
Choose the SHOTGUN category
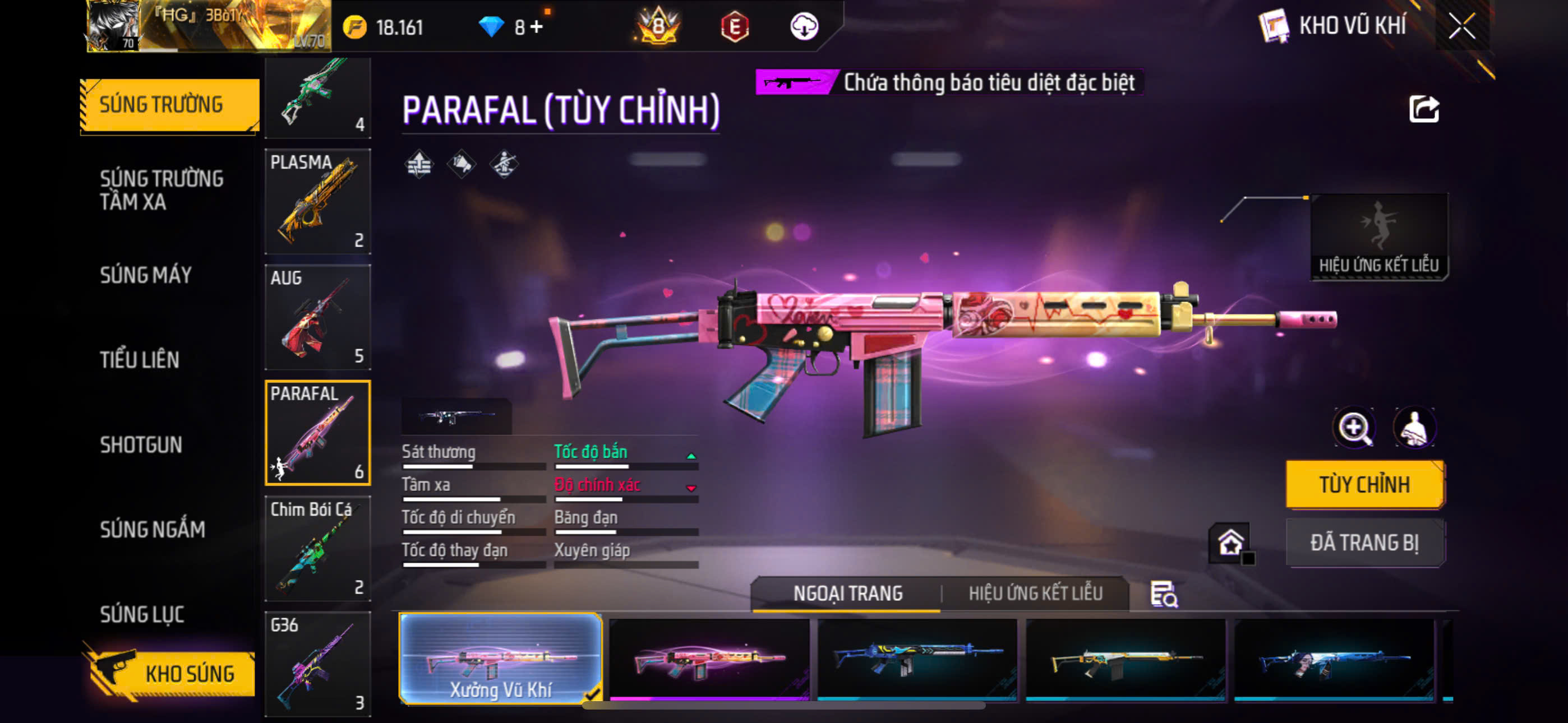tap(141, 445)
